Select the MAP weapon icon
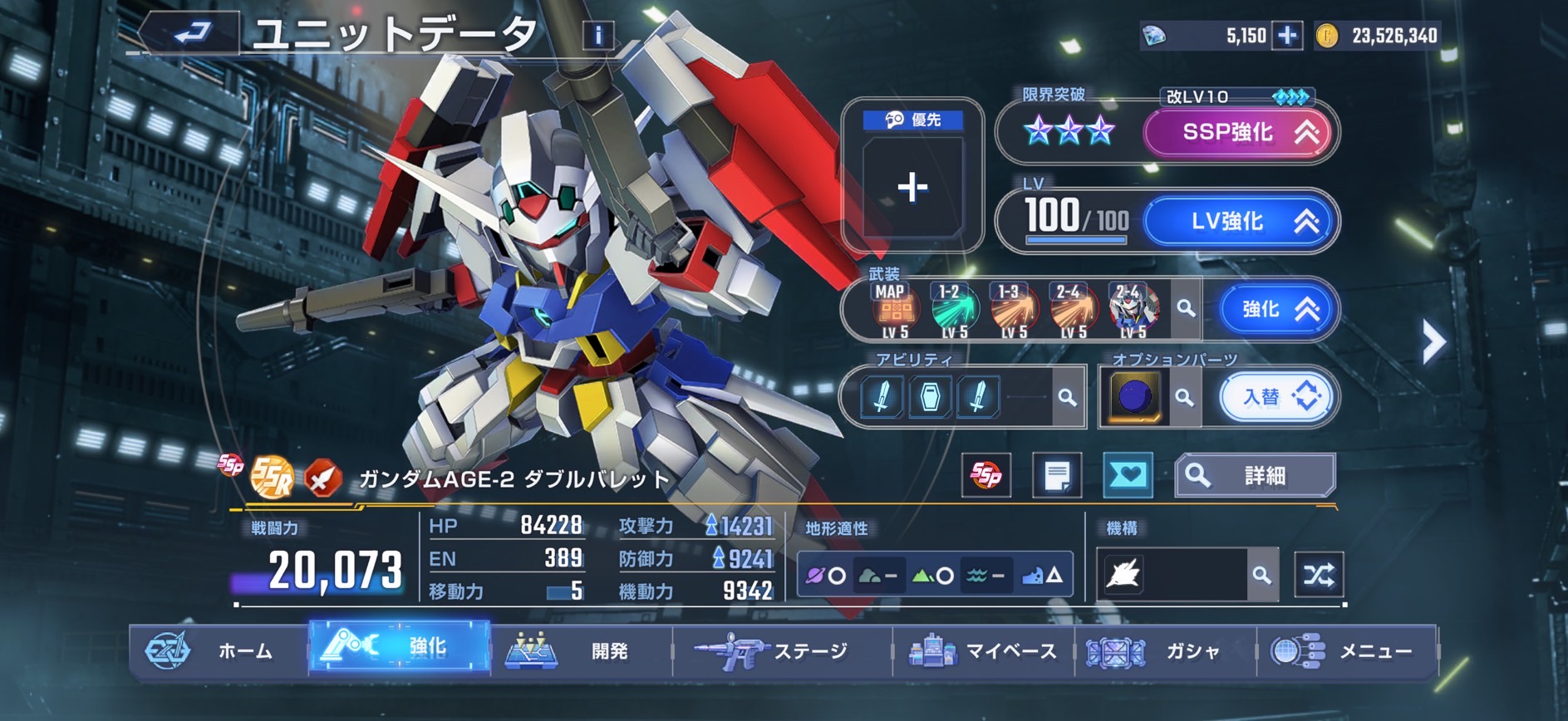The image size is (1568, 721). [893, 311]
